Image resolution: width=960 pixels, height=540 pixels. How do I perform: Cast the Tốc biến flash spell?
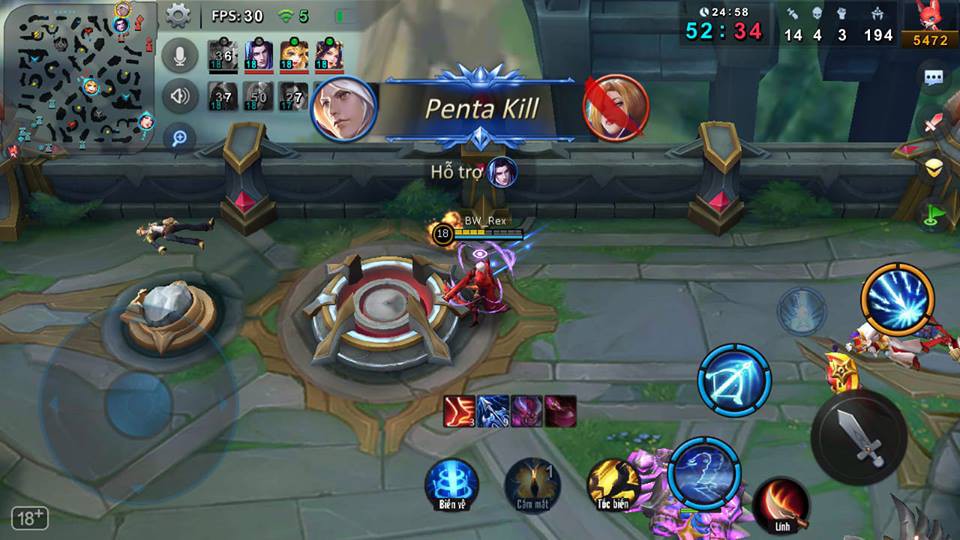612,485
